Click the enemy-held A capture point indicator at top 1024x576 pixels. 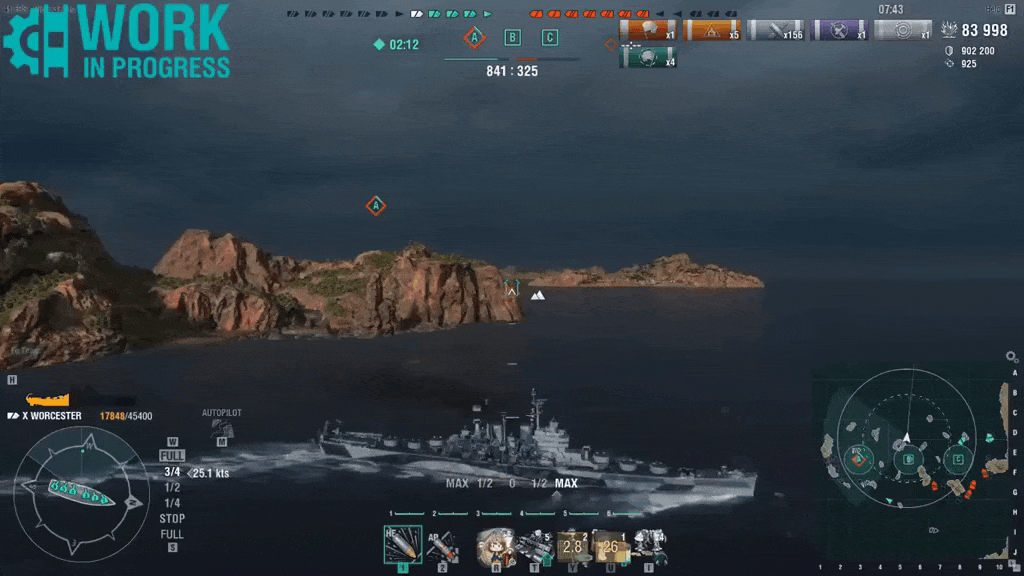click(474, 38)
